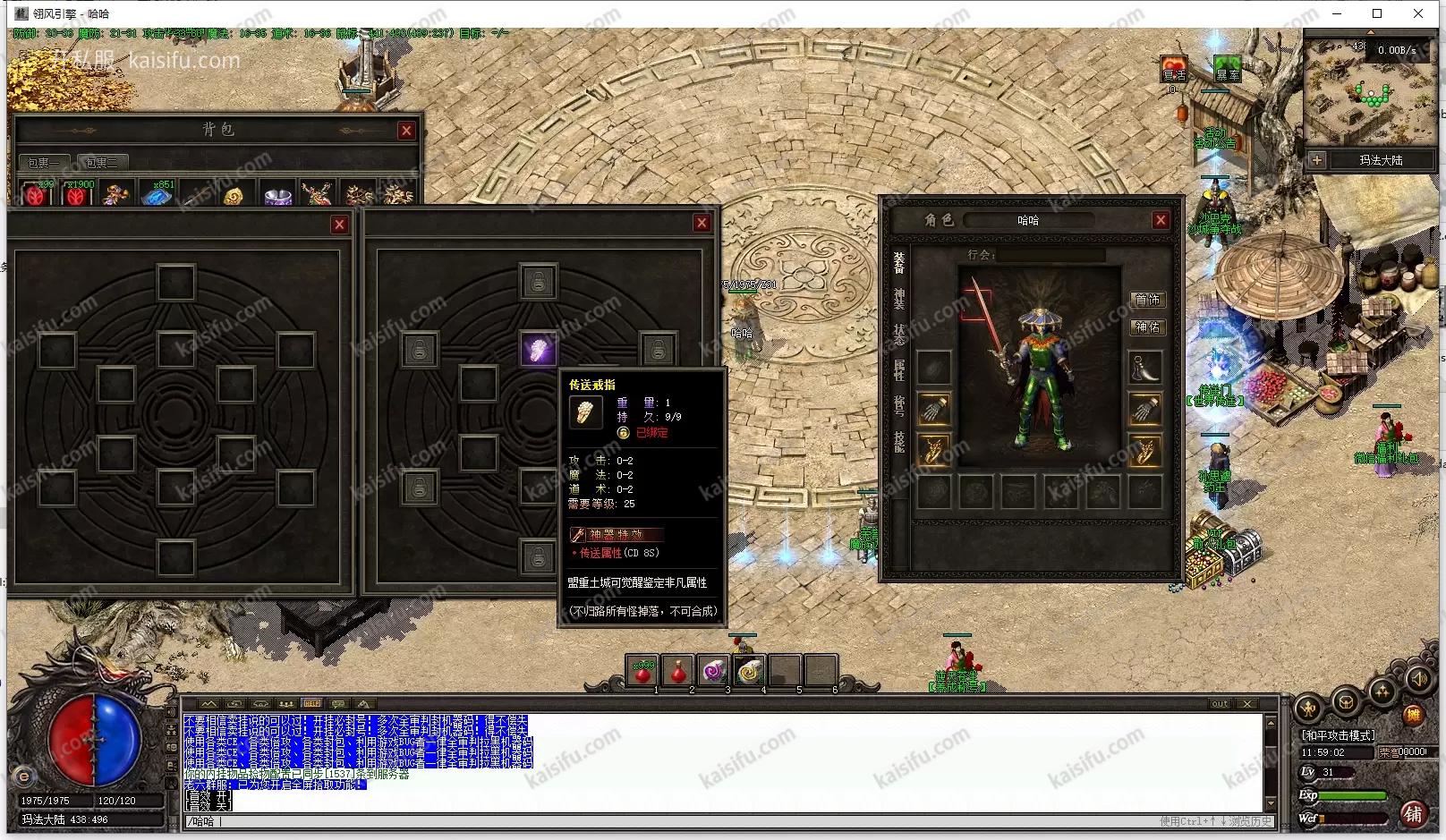Click the 暴率 drop-rate buff icon
The height and width of the screenshot is (840, 1446).
(x=1227, y=69)
